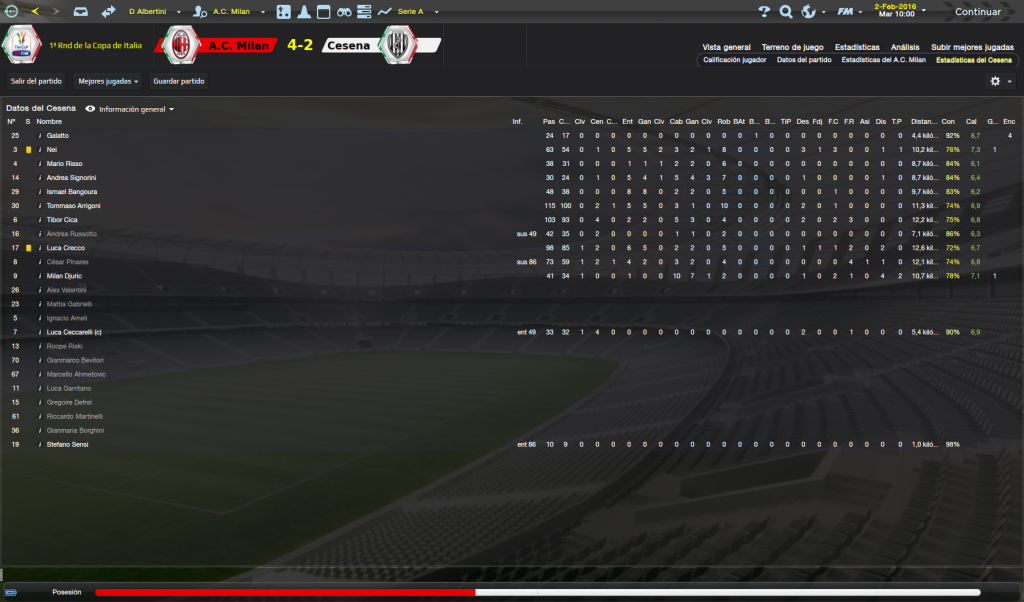This screenshot has height=602, width=1024.
Task: Select player Milan Djuric row
Action: click(65, 275)
